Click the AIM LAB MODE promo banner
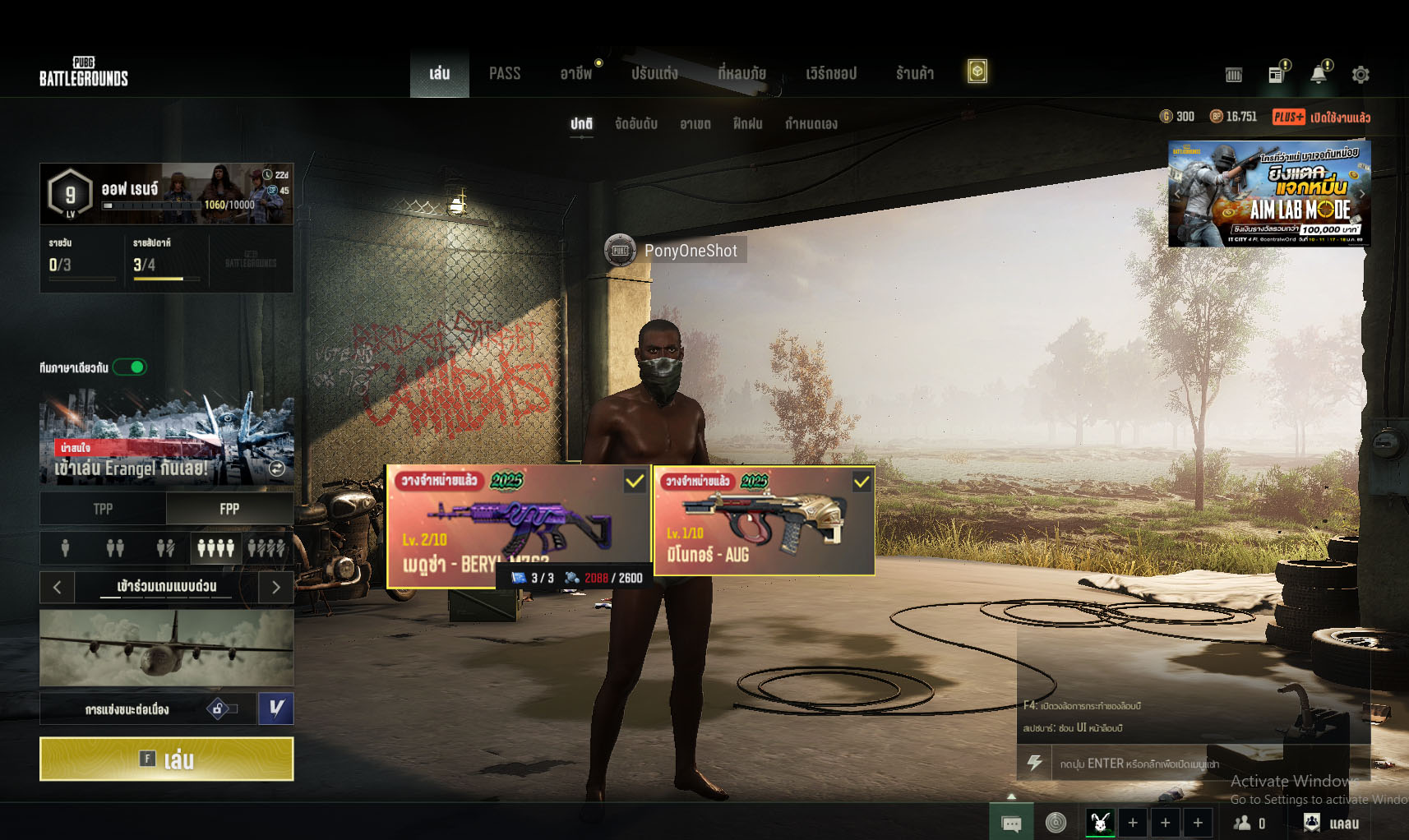The image size is (1409, 840). 1268,194
